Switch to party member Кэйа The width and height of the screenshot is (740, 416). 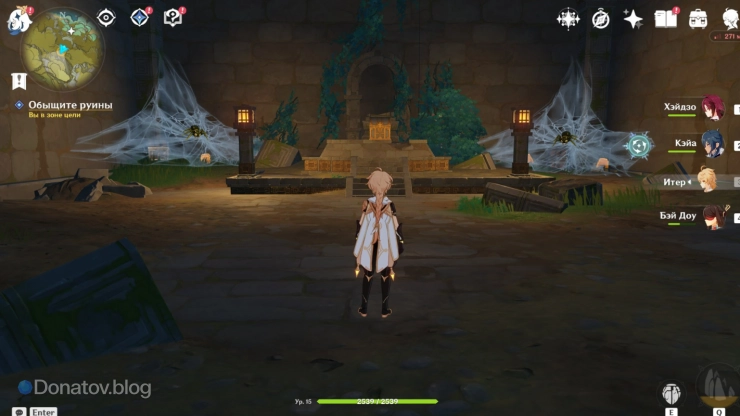710,144
